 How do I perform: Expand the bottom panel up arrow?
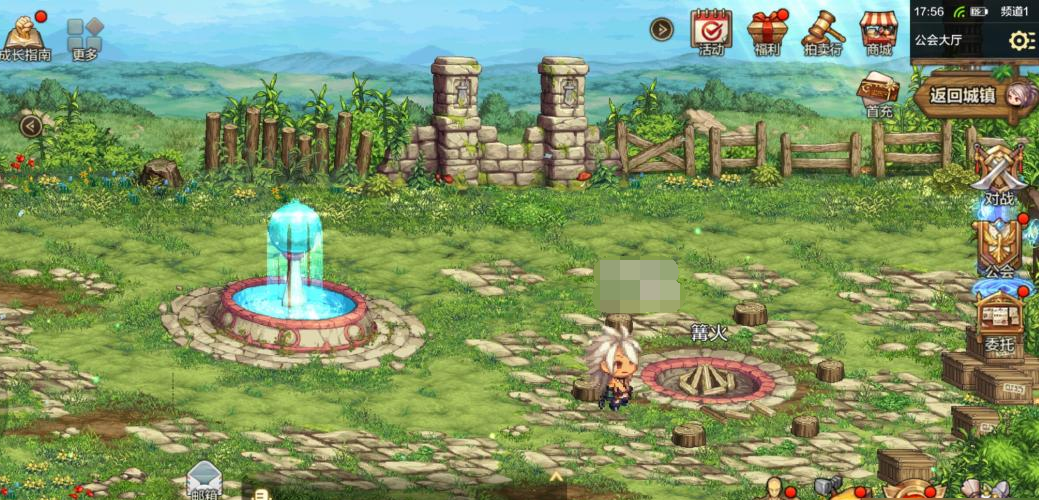[556, 477]
